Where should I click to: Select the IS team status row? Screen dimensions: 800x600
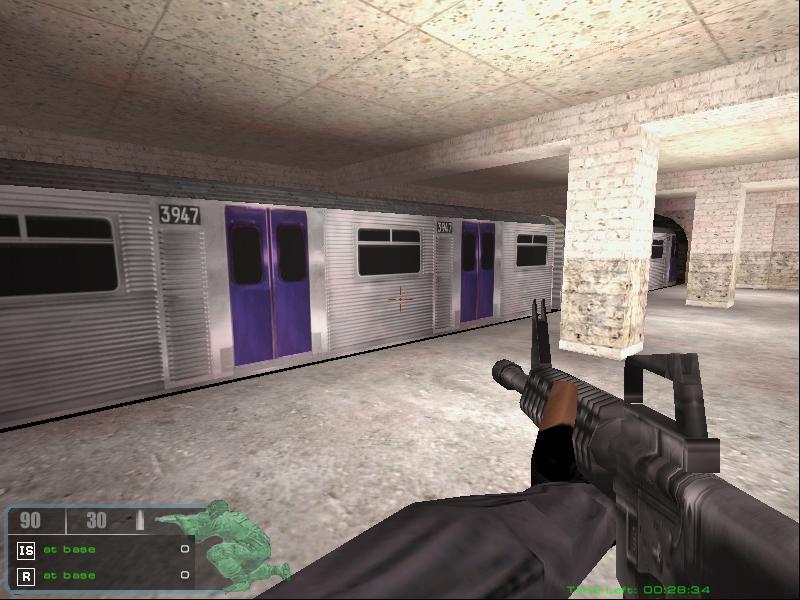102,549
